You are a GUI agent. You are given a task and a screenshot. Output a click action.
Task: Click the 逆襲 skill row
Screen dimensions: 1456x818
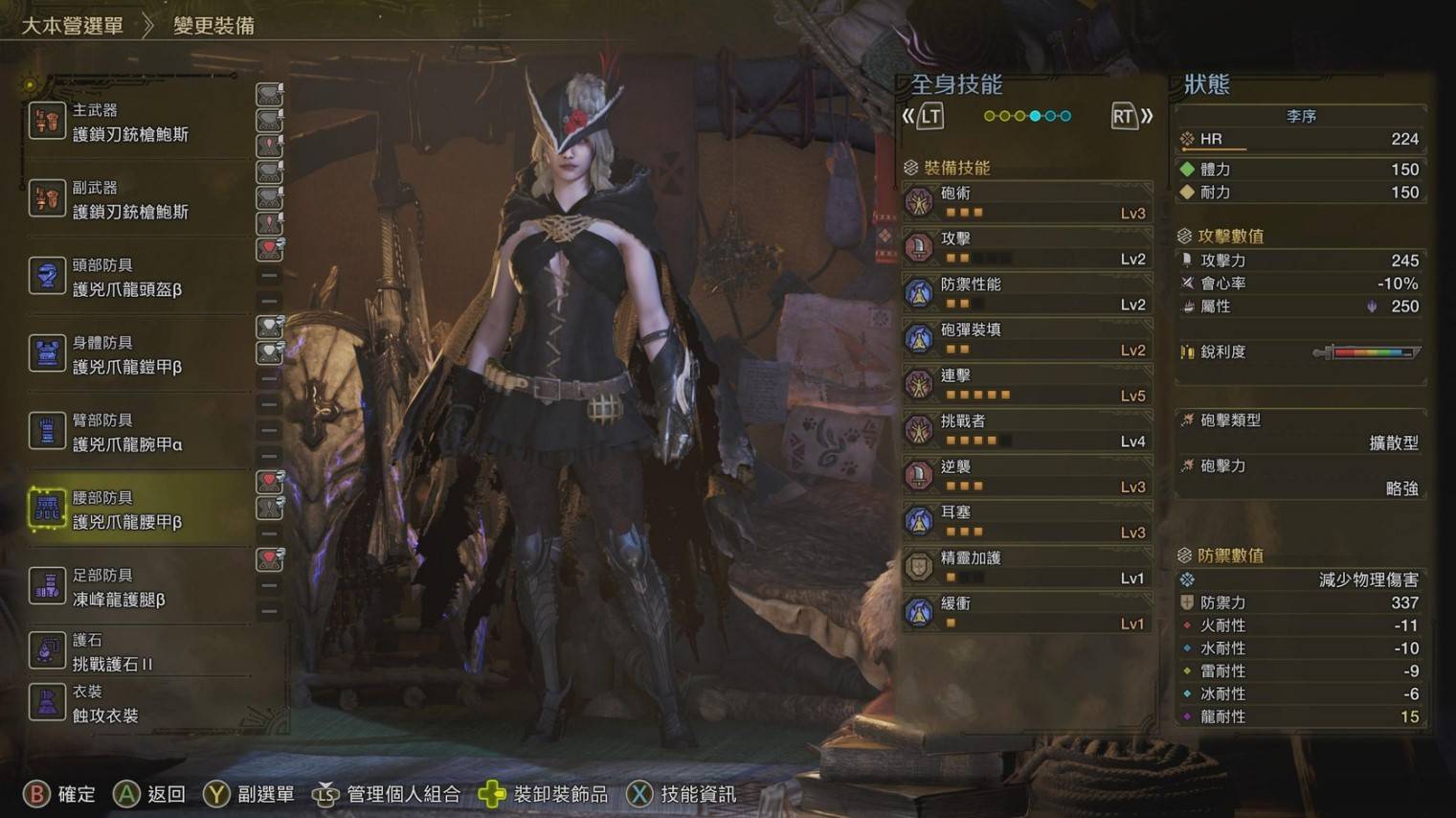(x=1026, y=476)
